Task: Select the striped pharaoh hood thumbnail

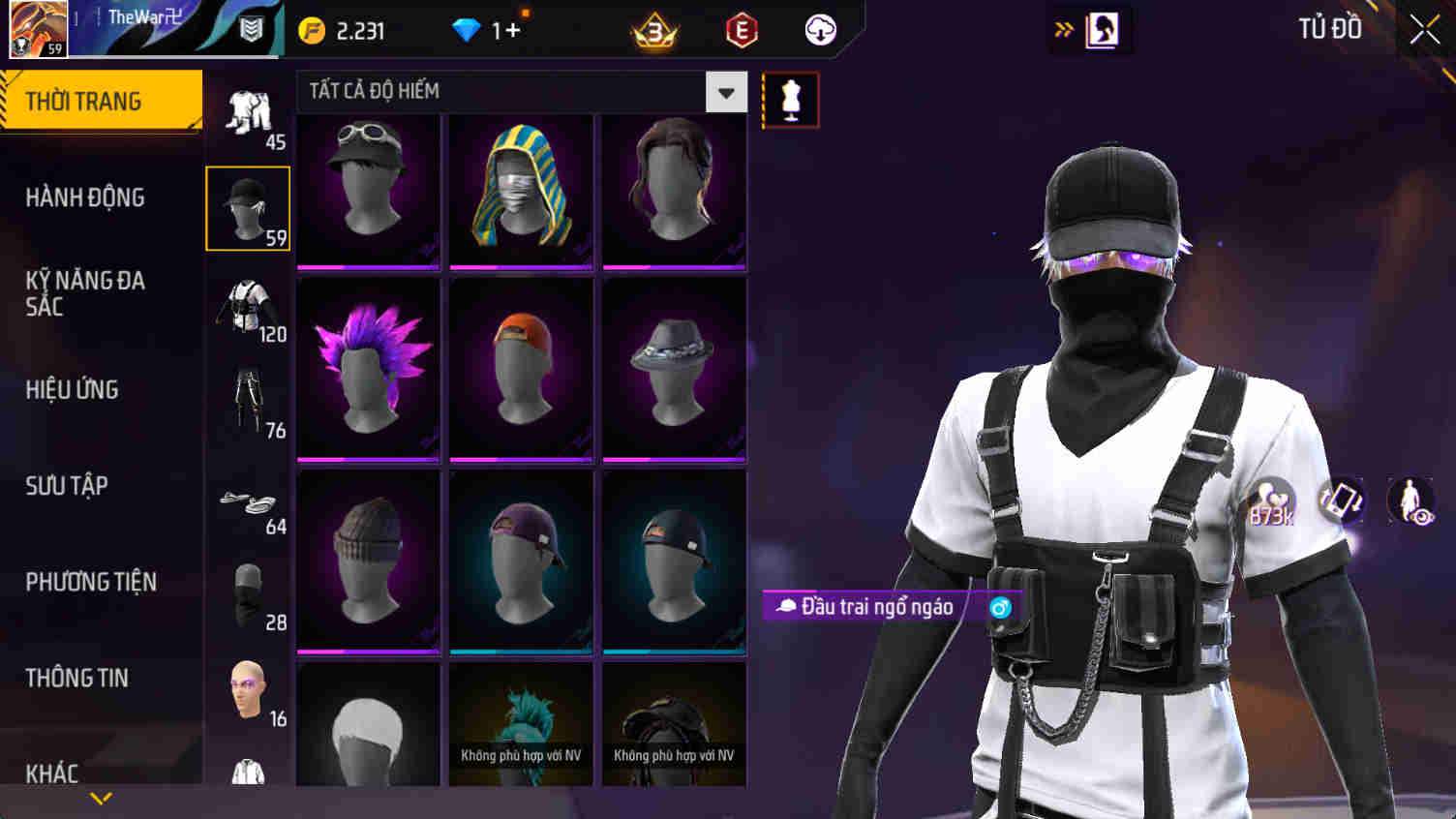Action: coord(521,190)
